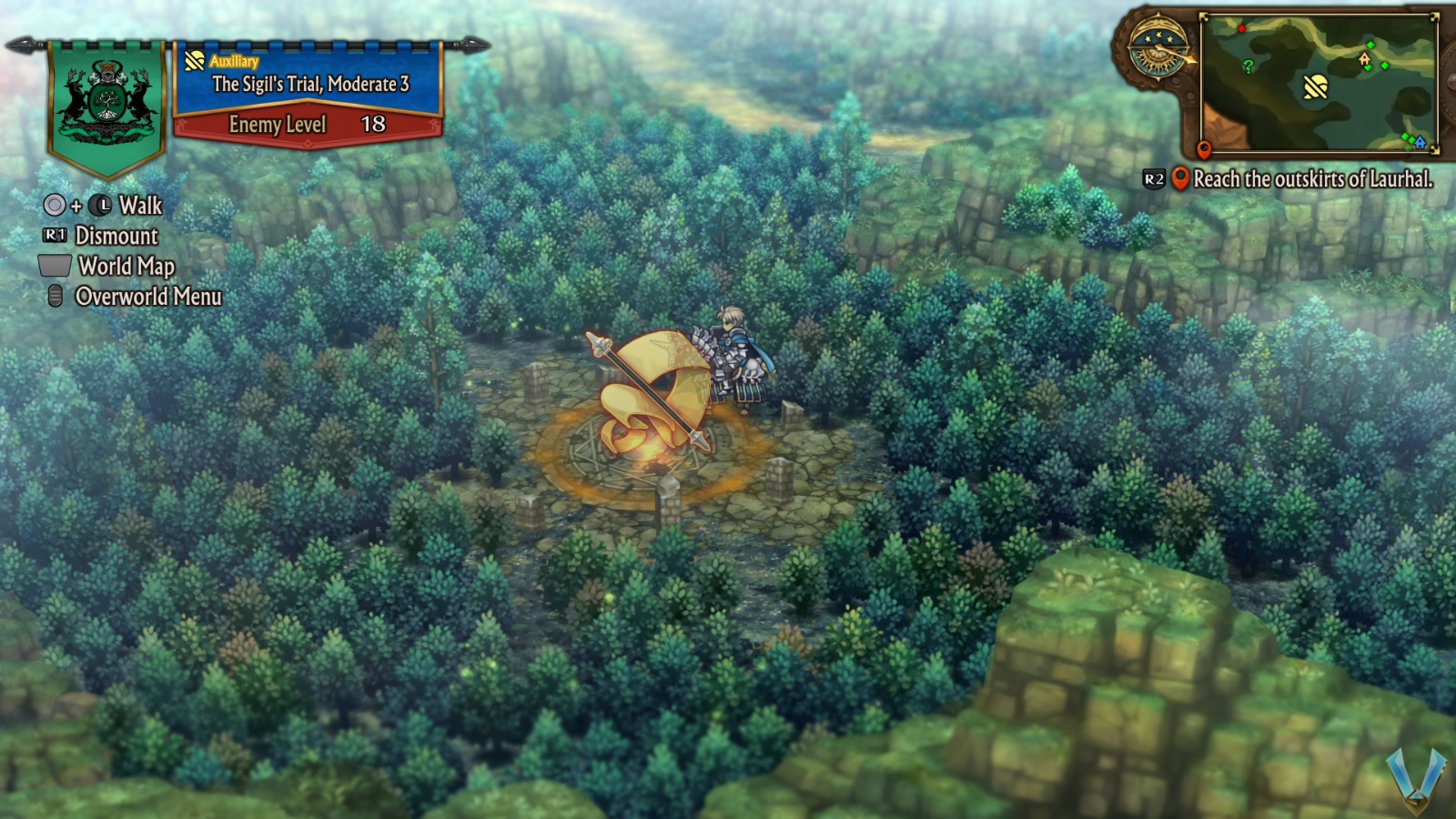Viewport: 1456px width, 819px height.
Task: Click the R2 button prompt icon
Action: click(x=1152, y=179)
